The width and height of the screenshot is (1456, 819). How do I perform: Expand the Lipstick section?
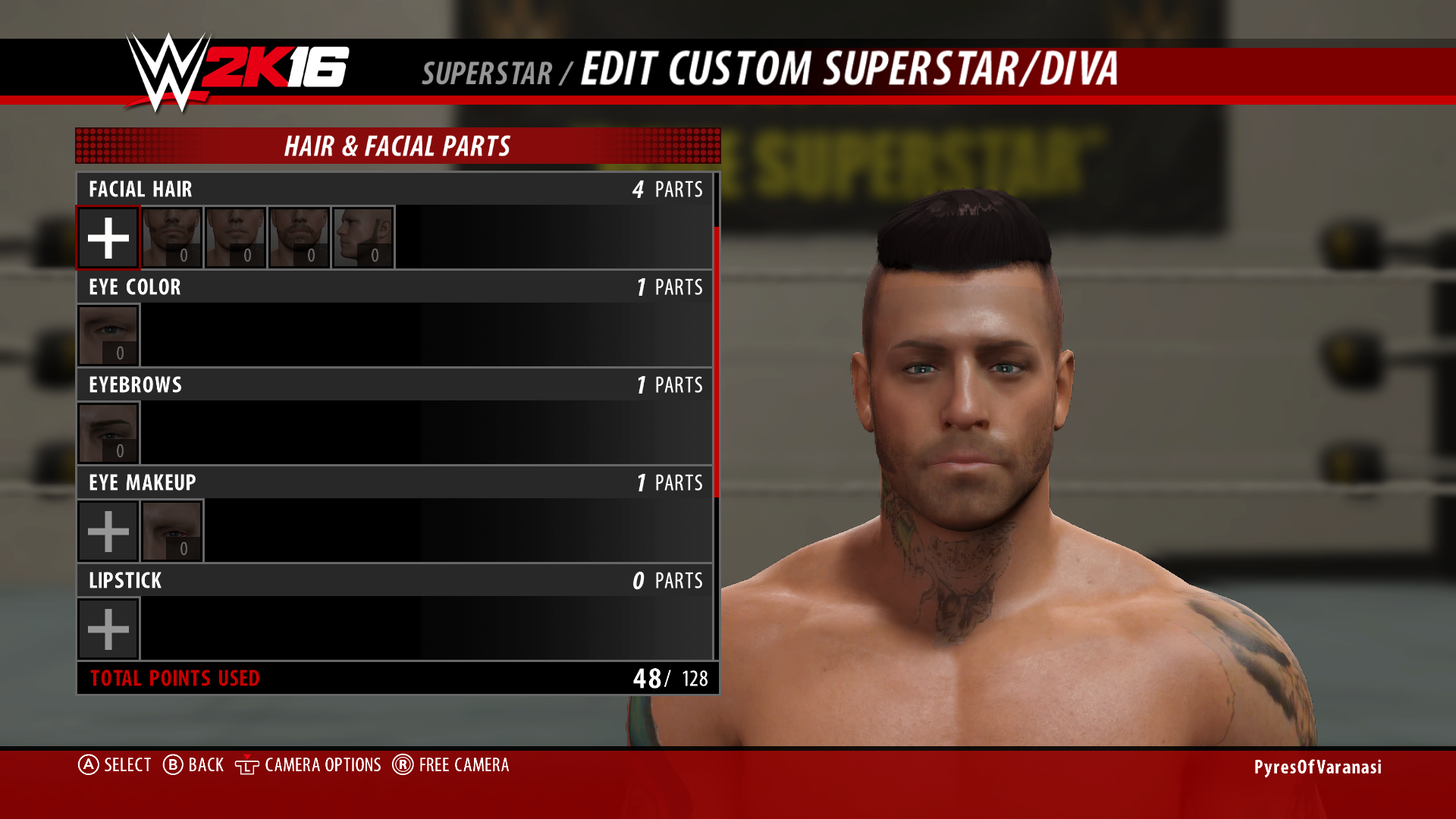(x=394, y=581)
